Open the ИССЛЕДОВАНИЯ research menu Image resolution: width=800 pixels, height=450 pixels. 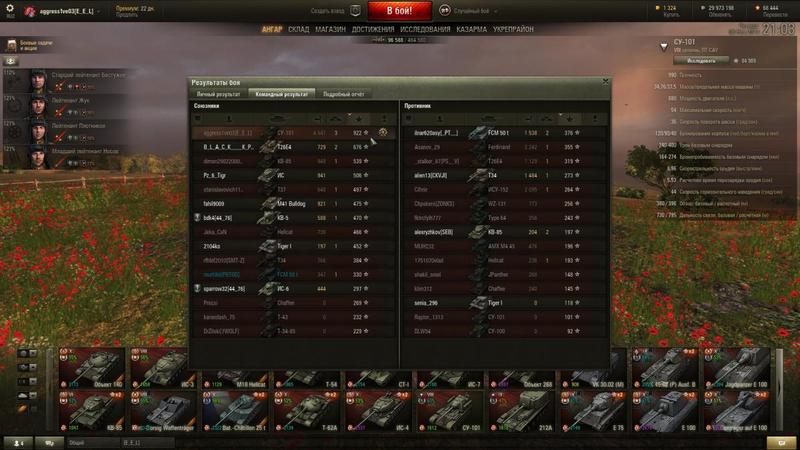click(425, 30)
